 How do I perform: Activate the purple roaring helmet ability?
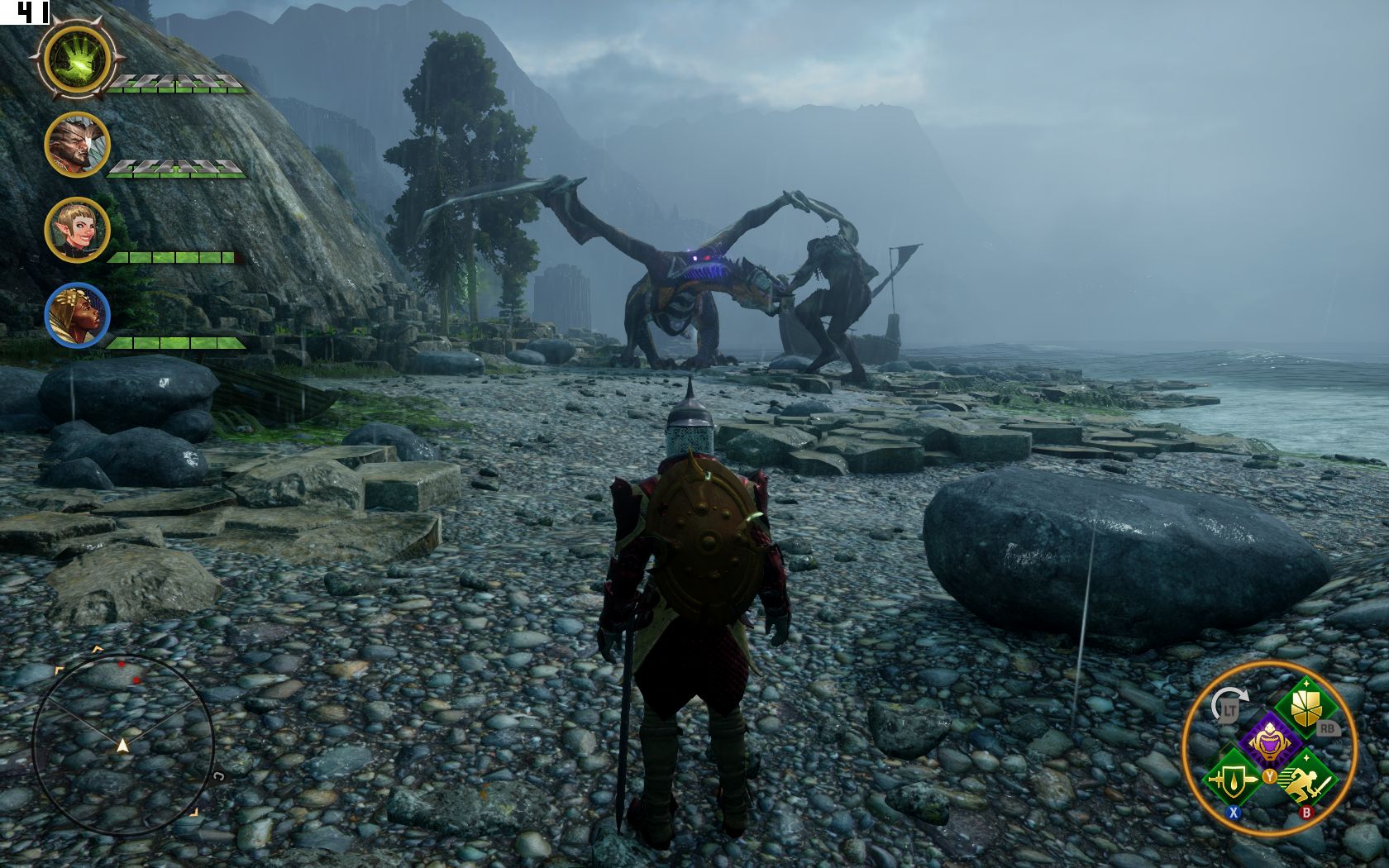point(1268,741)
